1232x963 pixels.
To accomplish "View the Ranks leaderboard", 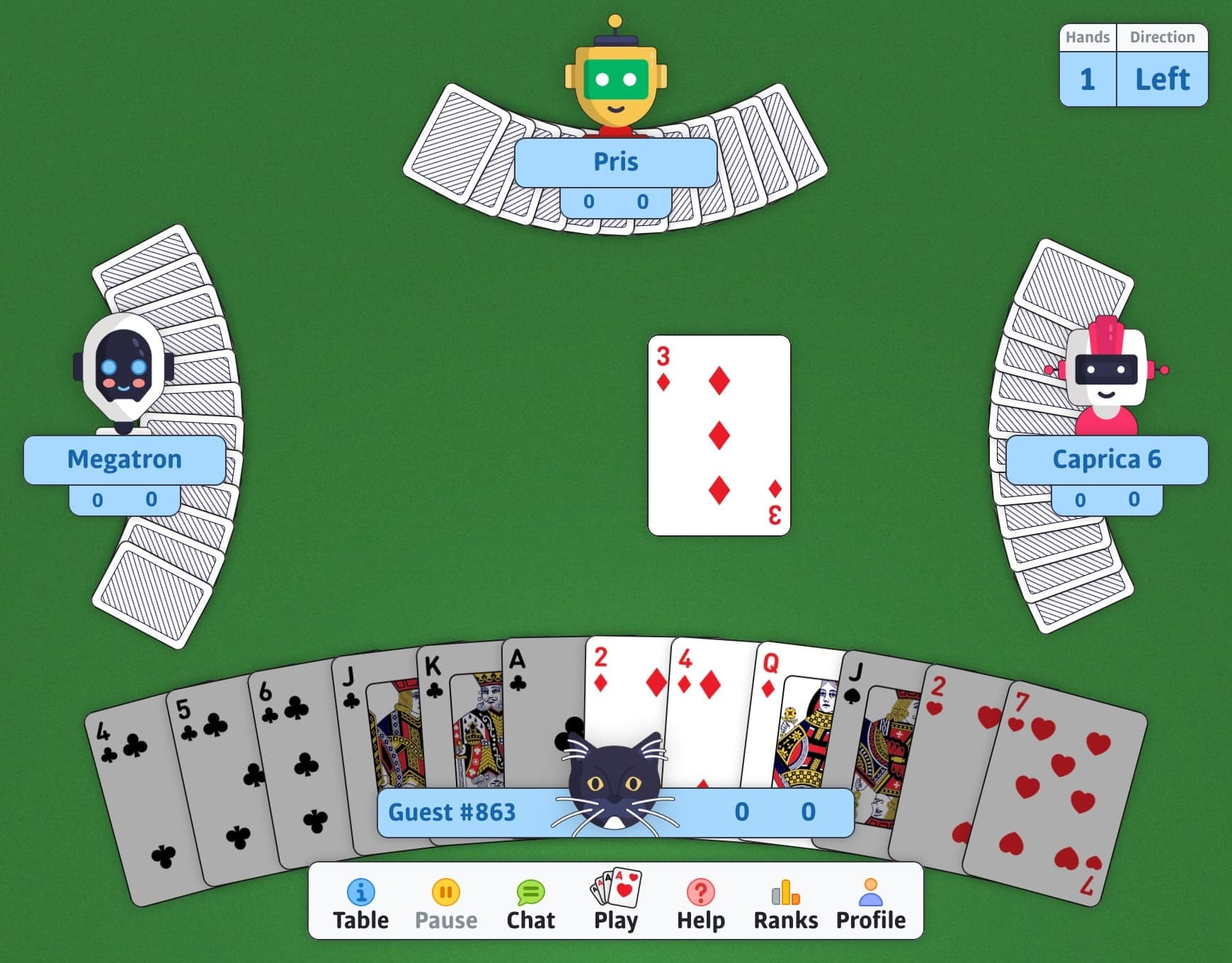I will point(786,901).
